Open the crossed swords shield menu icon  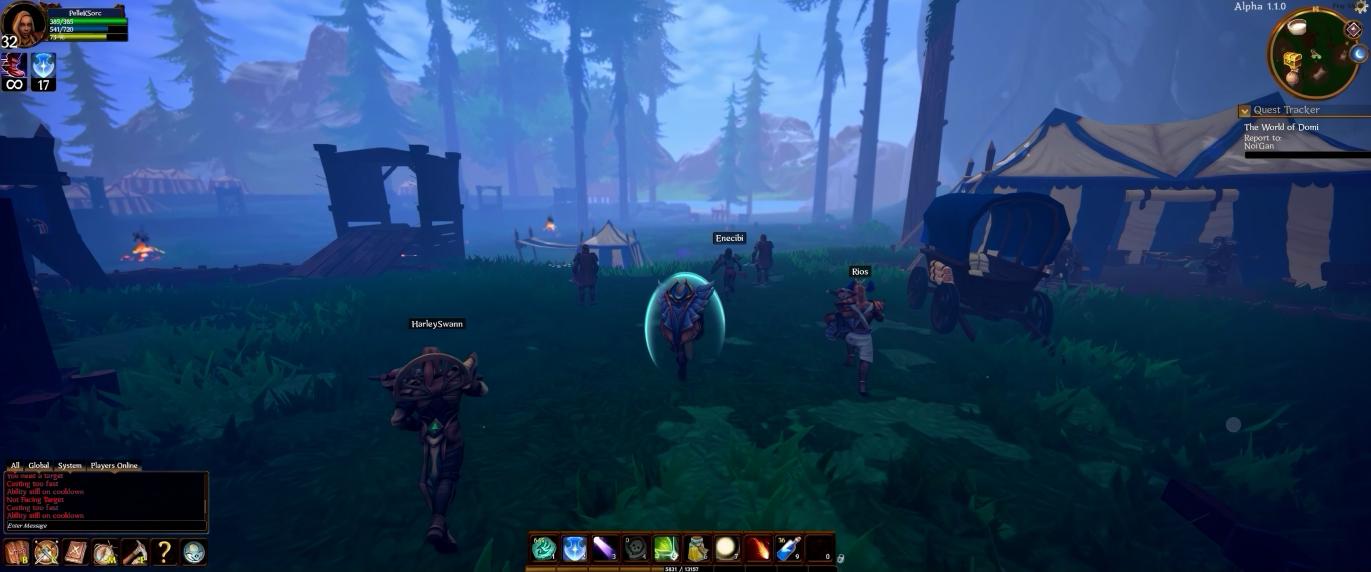46,552
